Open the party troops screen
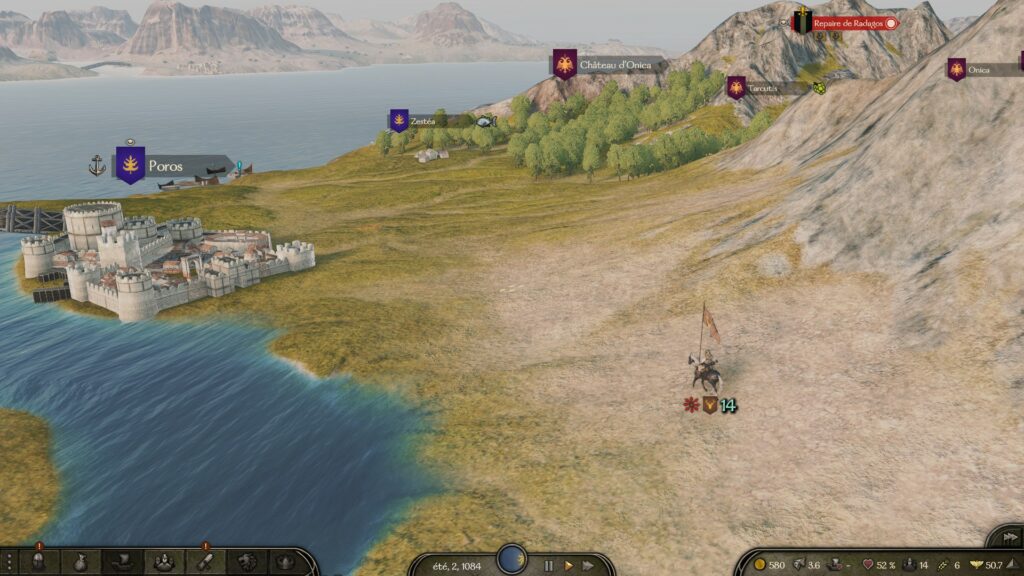 click(162, 562)
